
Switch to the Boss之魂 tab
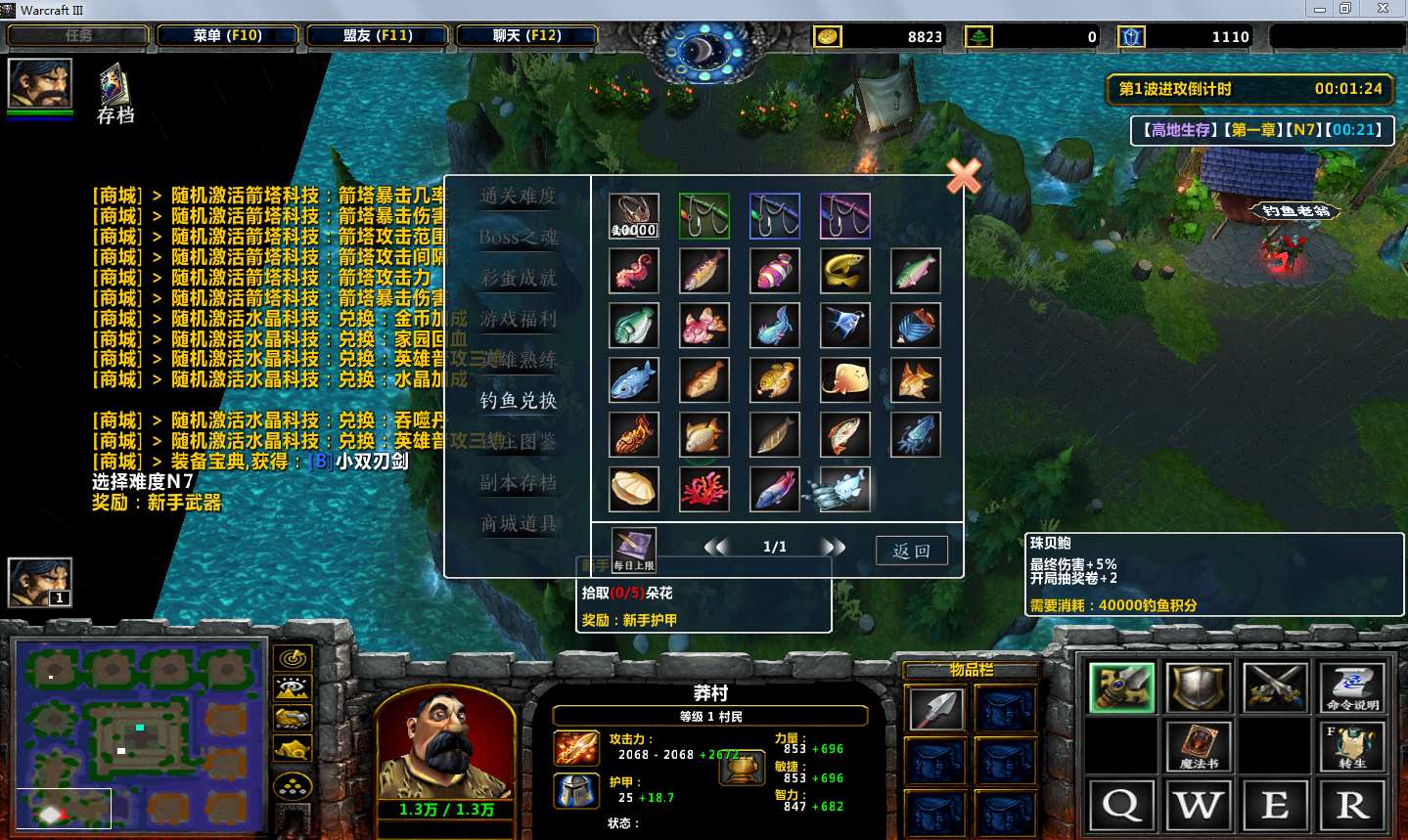point(518,237)
